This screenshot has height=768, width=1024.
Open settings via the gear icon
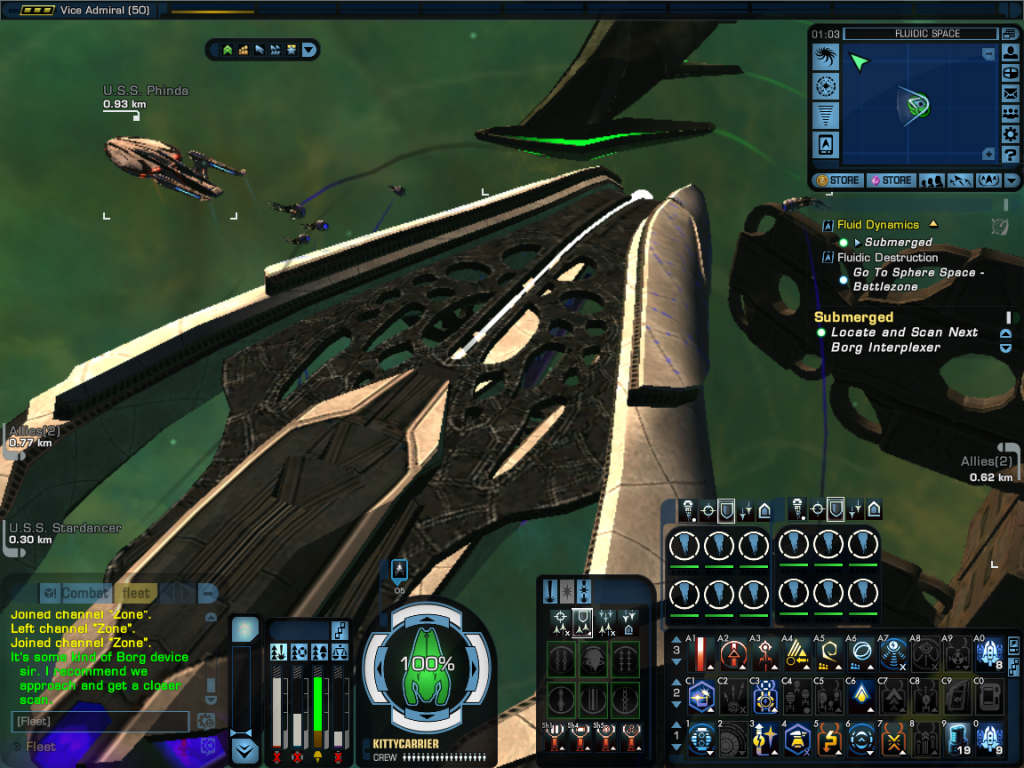tap(1010, 135)
